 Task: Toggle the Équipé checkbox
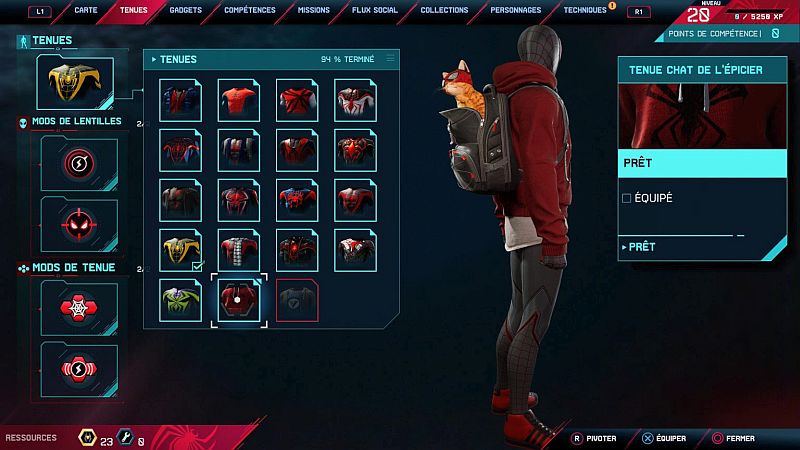pyautogui.click(x=627, y=198)
